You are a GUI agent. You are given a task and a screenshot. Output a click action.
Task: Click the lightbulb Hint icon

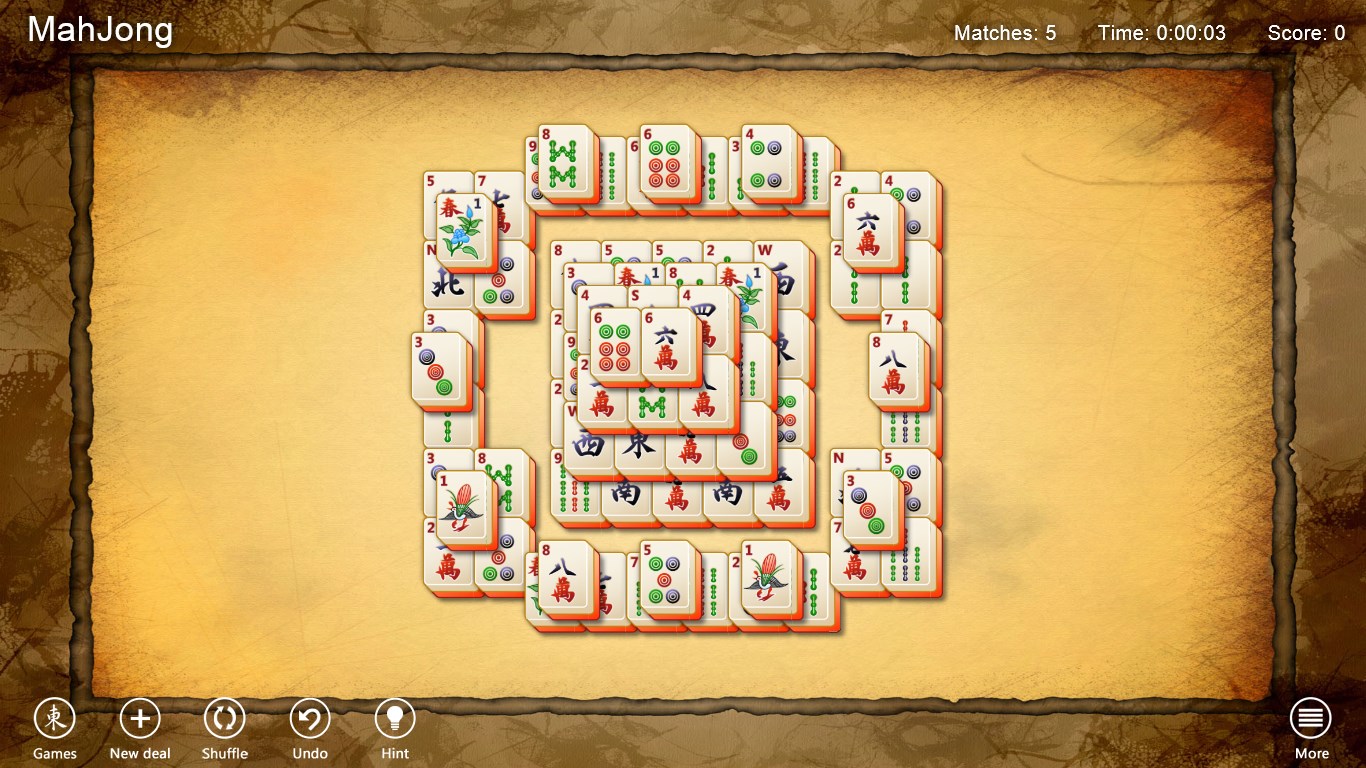coord(394,715)
